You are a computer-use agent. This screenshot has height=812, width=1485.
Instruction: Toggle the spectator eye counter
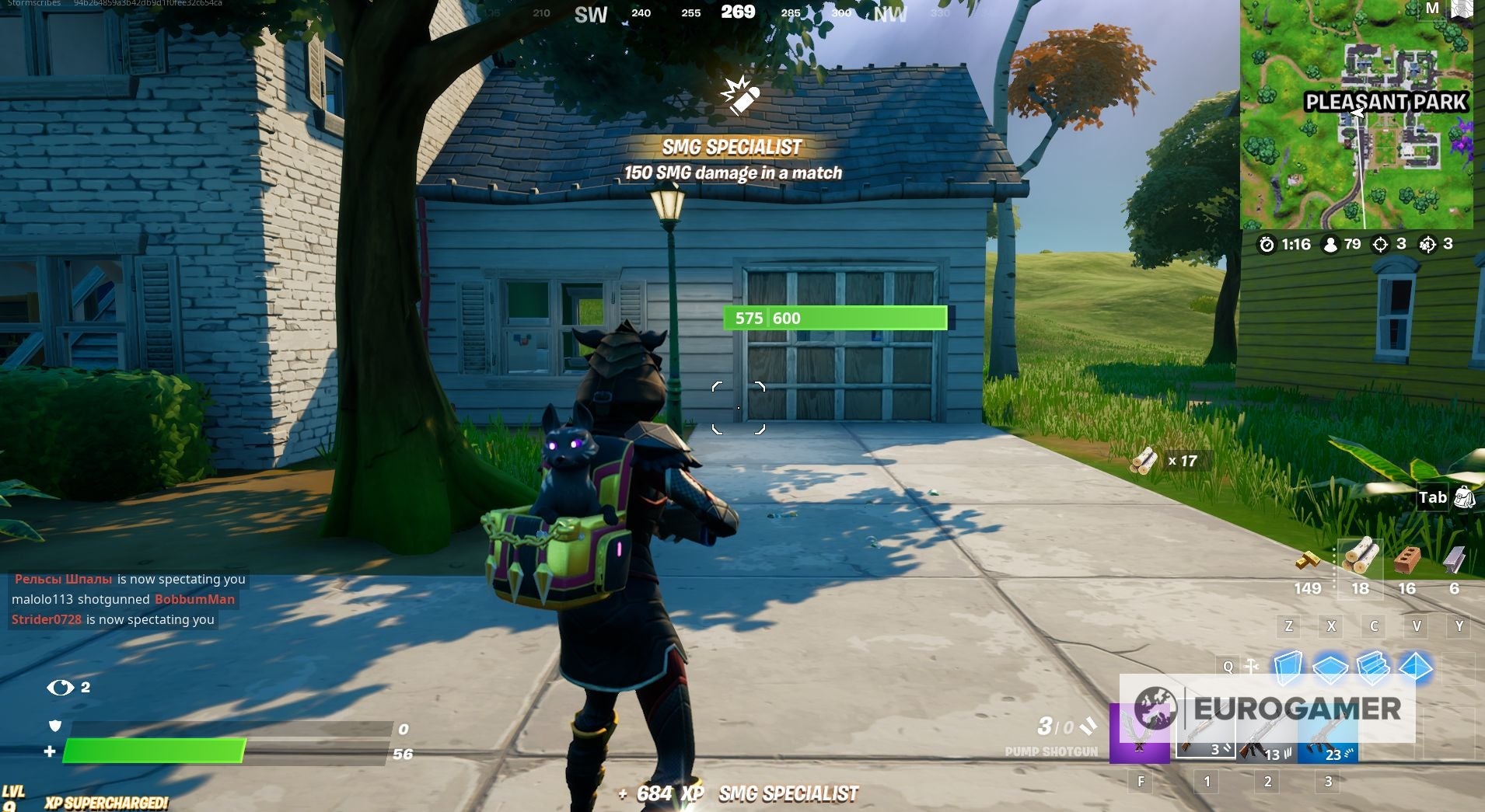[62, 688]
